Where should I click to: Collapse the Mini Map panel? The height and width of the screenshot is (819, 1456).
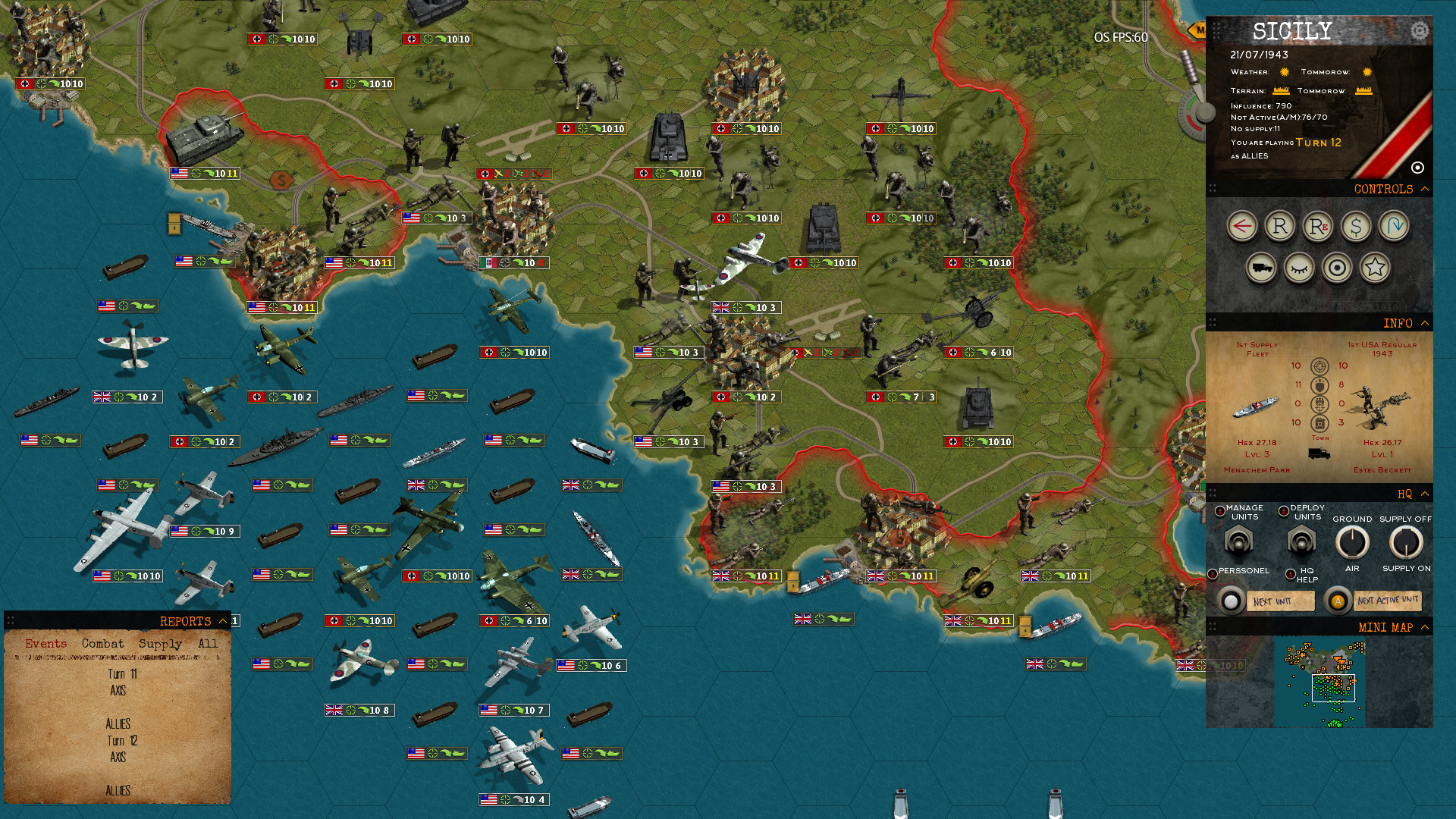1426,627
